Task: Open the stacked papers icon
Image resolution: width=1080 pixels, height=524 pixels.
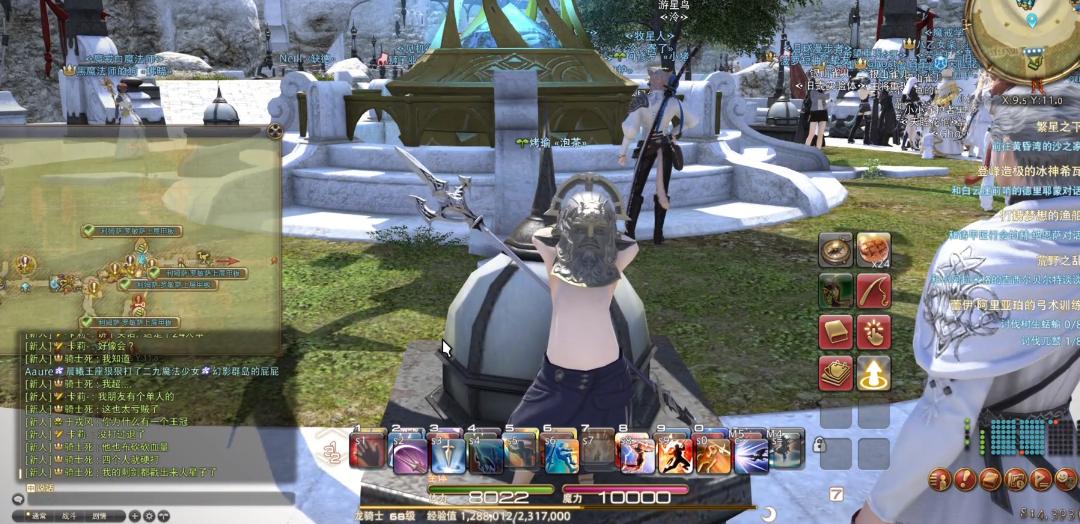Action: pyautogui.click(x=835, y=373)
